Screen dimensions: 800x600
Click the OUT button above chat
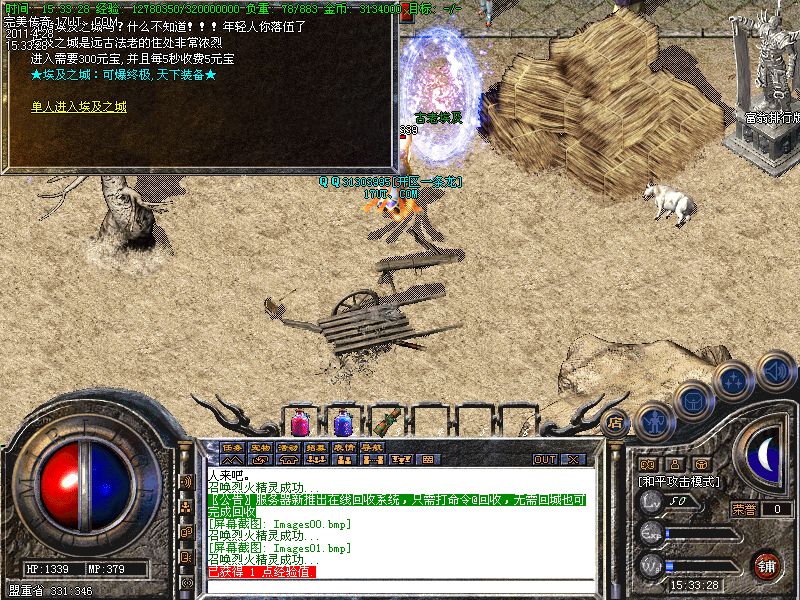point(544,459)
